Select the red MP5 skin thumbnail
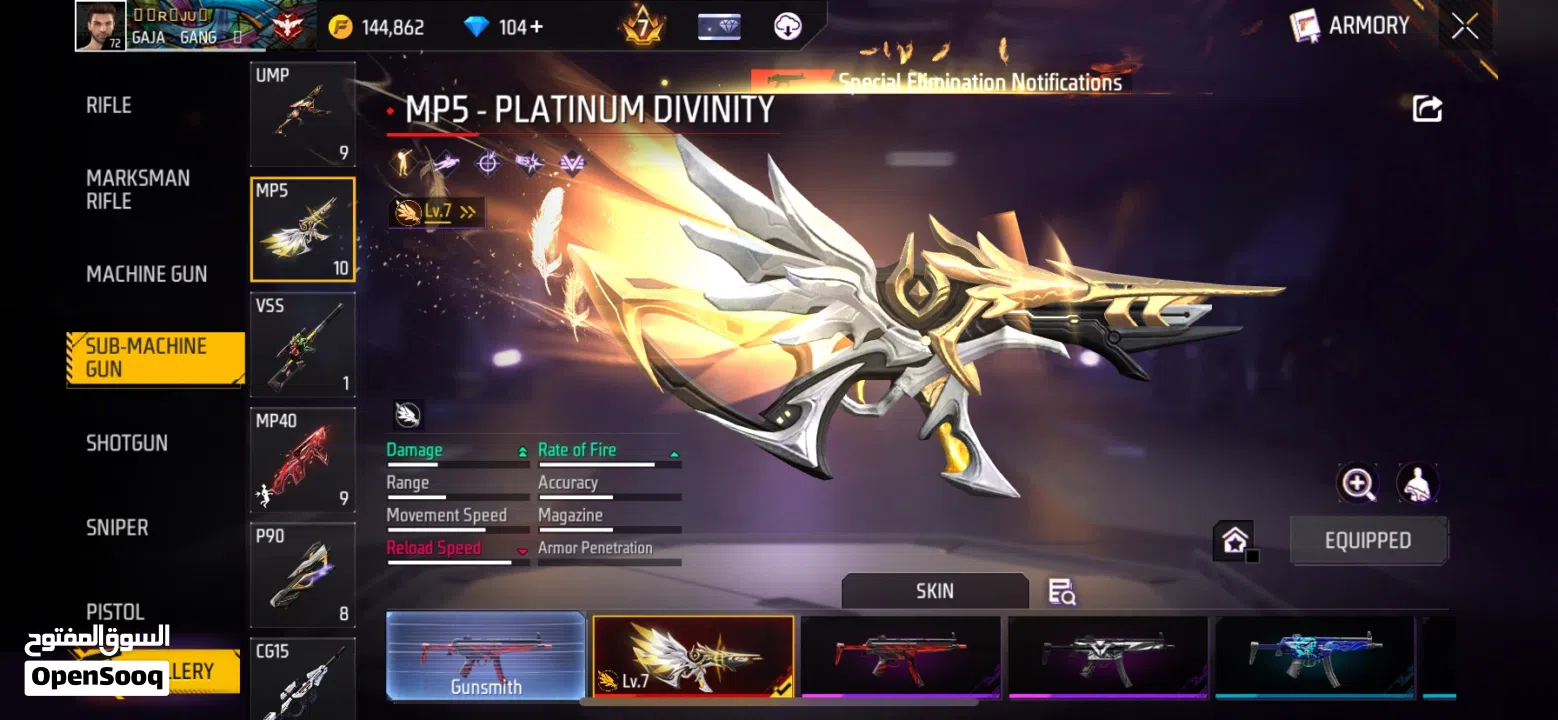 [900, 656]
